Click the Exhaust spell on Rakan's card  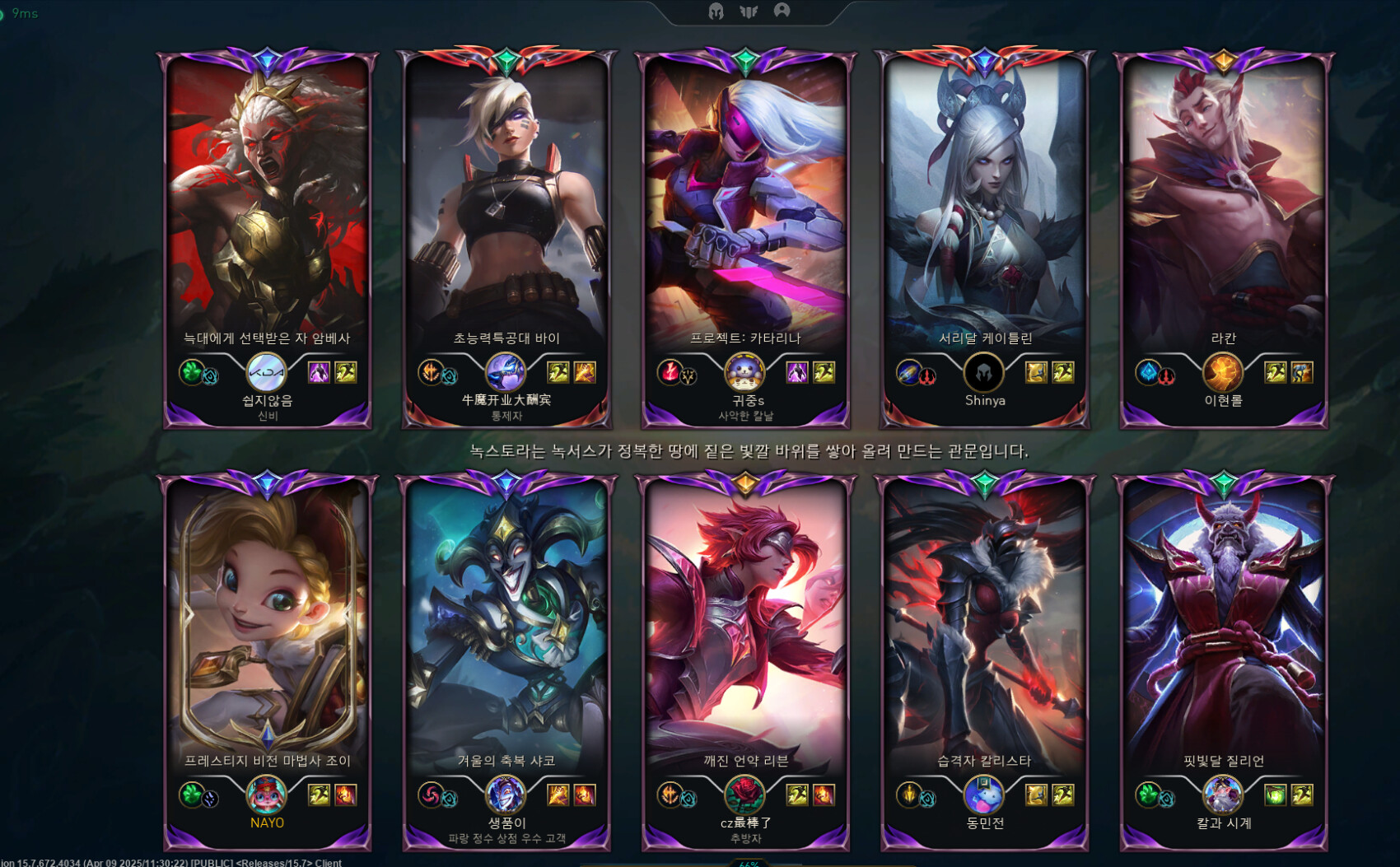tap(1301, 373)
